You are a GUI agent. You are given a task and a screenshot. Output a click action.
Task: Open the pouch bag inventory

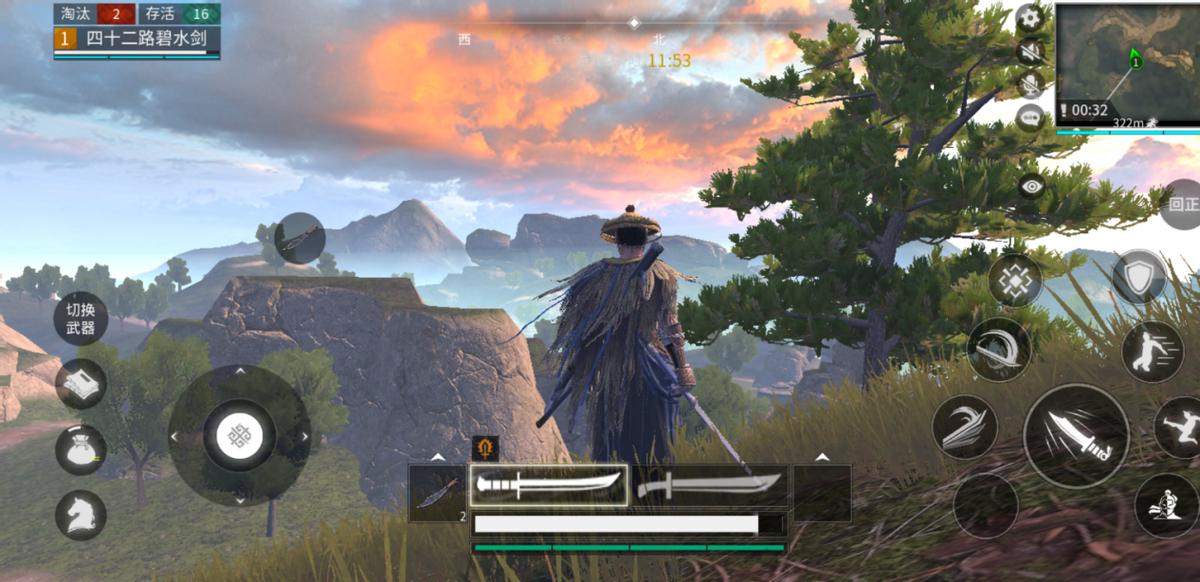pyautogui.click(x=81, y=449)
